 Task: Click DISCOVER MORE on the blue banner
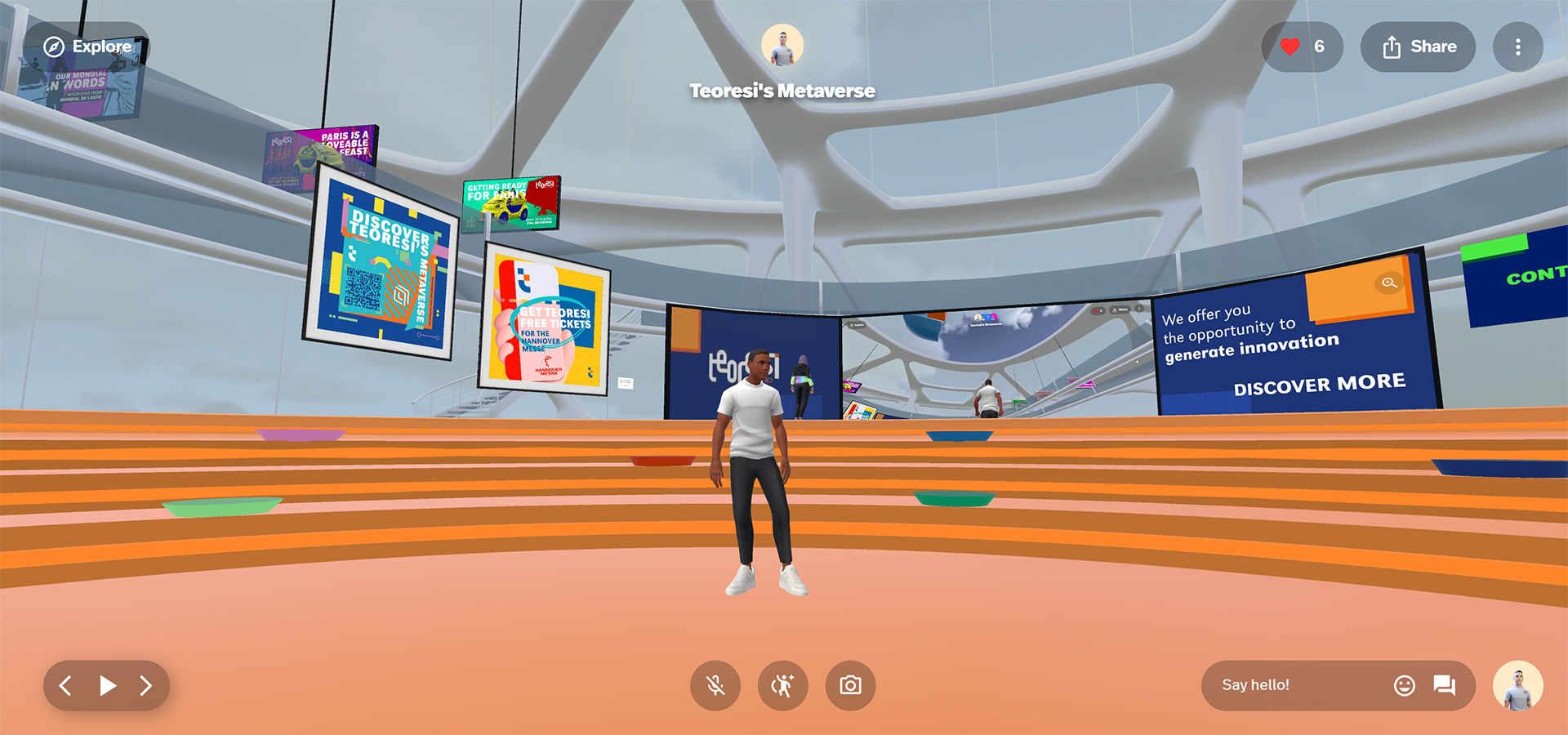(1320, 382)
